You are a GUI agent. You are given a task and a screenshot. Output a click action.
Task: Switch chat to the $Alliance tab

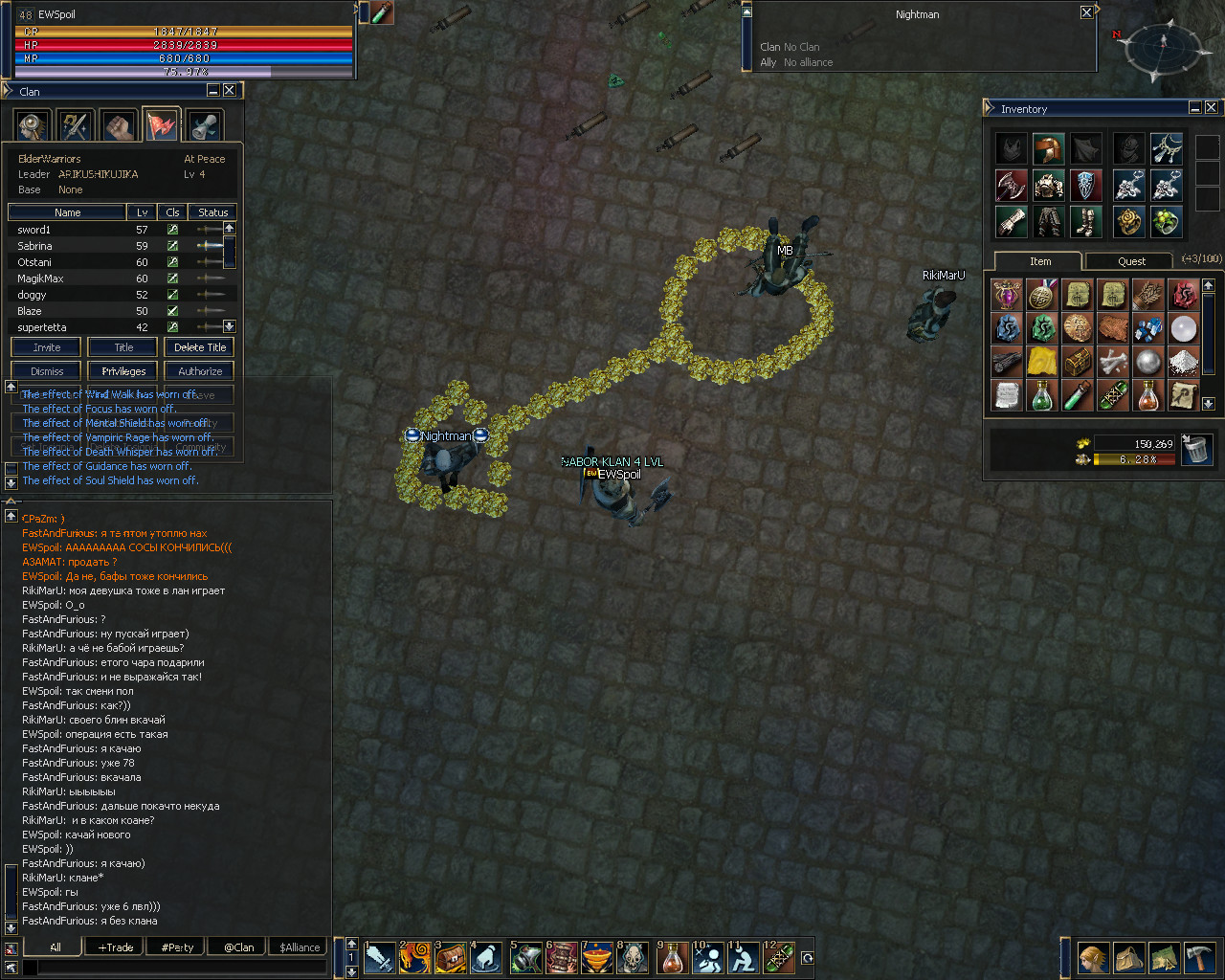click(300, 947)
